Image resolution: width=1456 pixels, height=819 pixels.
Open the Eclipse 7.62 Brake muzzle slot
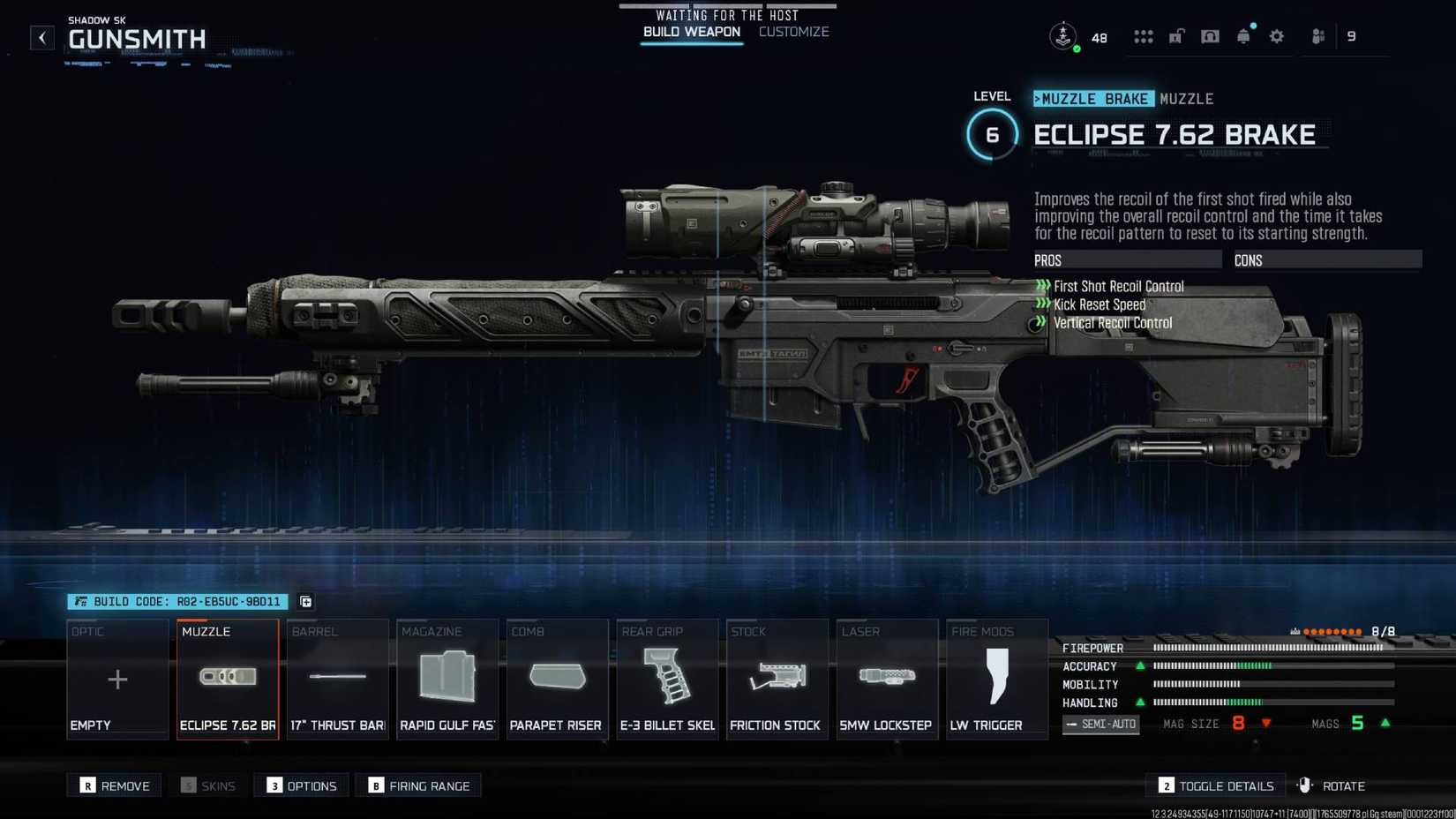(x=227, y=680)
